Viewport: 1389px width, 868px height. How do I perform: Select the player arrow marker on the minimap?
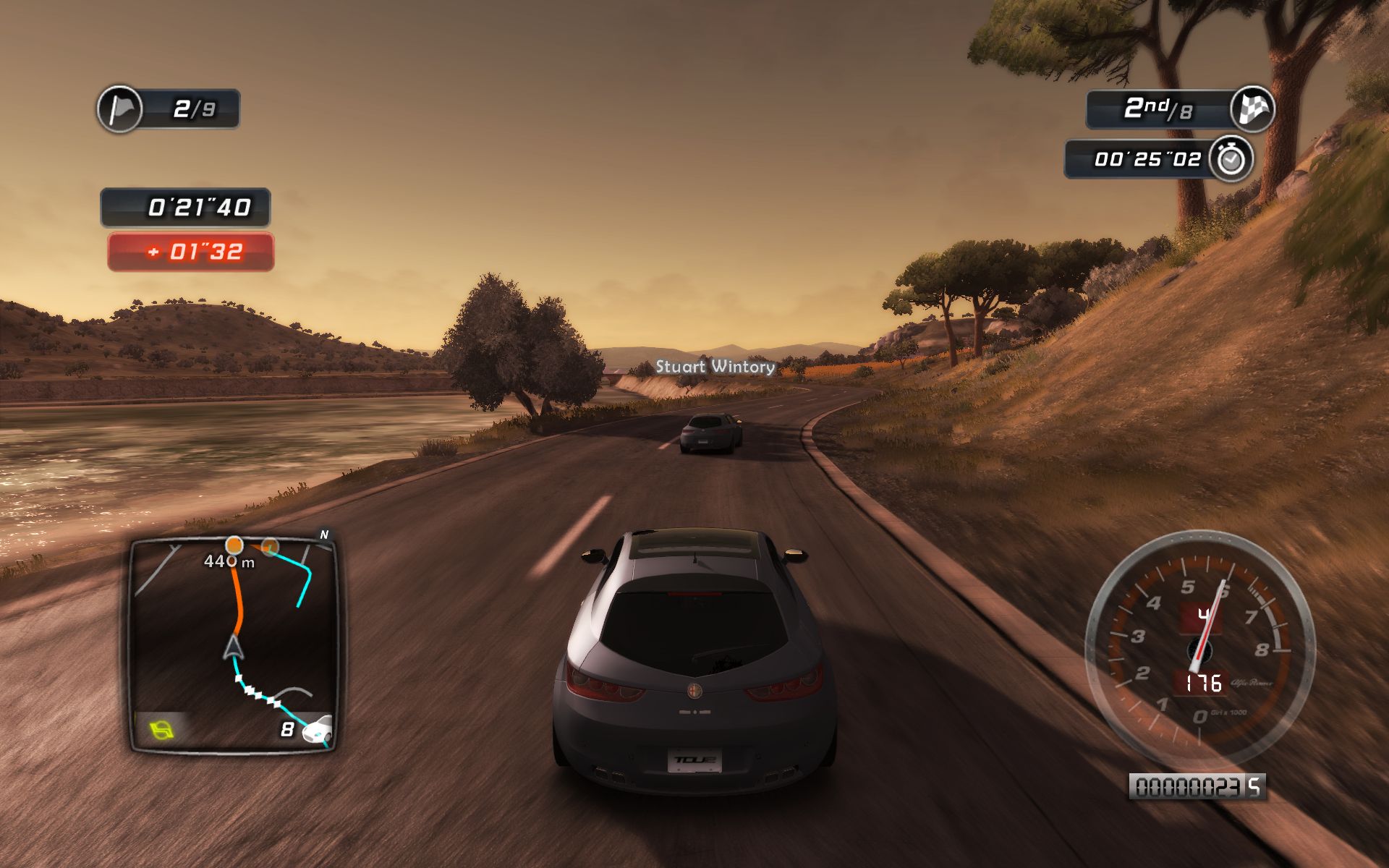click(x=233, y=648)
